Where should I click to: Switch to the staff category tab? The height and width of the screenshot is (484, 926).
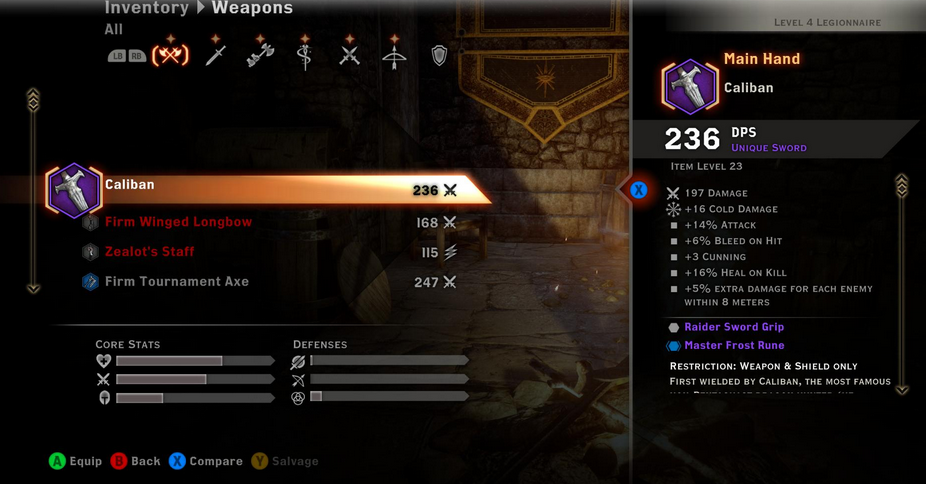(x=305, y=55)
